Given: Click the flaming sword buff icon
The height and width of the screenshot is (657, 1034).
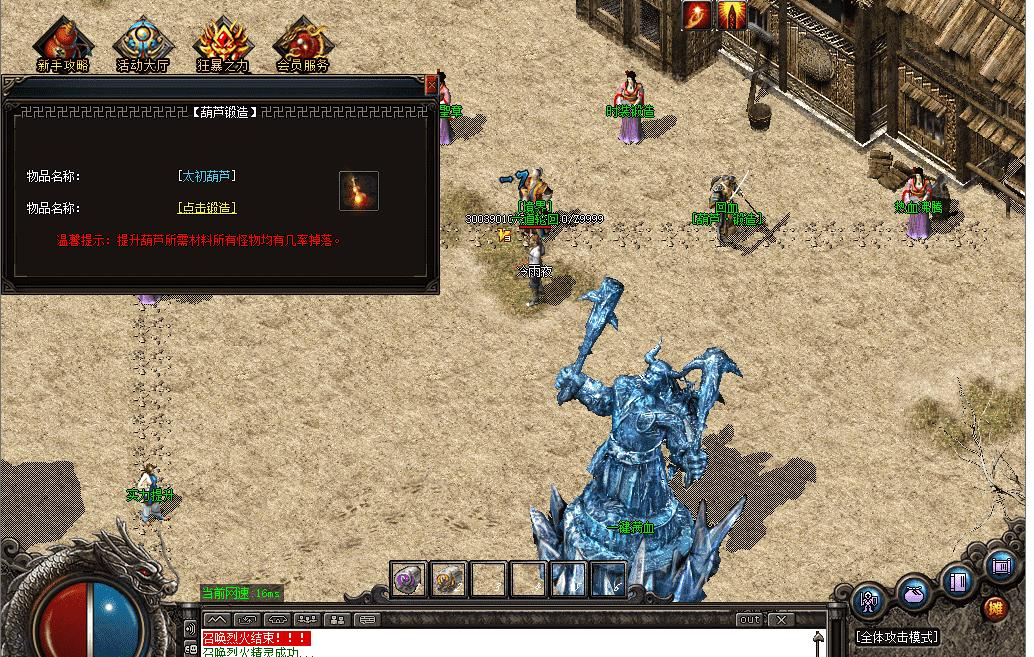Looking at the screenshot, I should (x=732, y=15).
